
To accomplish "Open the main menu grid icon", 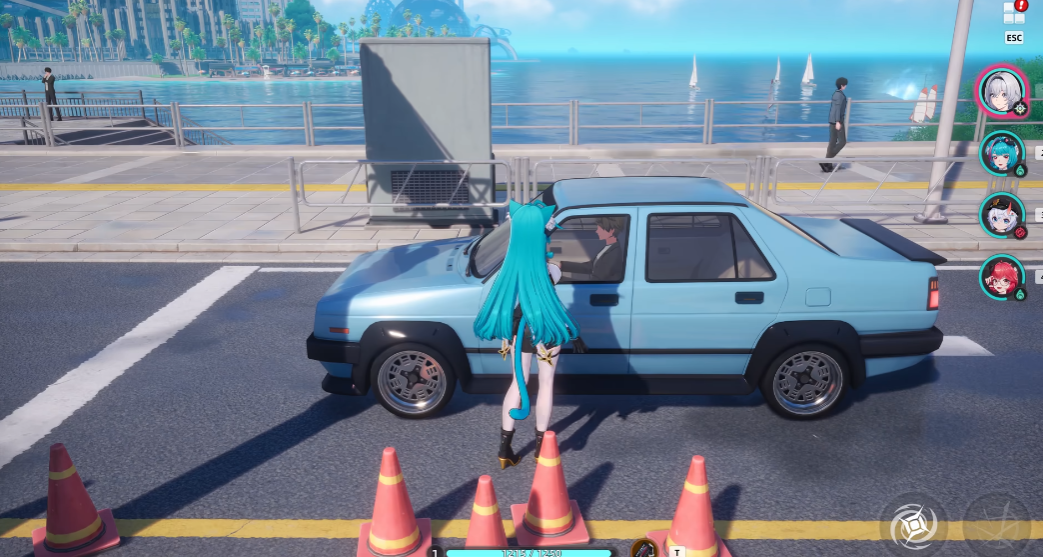I will [x=1013, y=13].
